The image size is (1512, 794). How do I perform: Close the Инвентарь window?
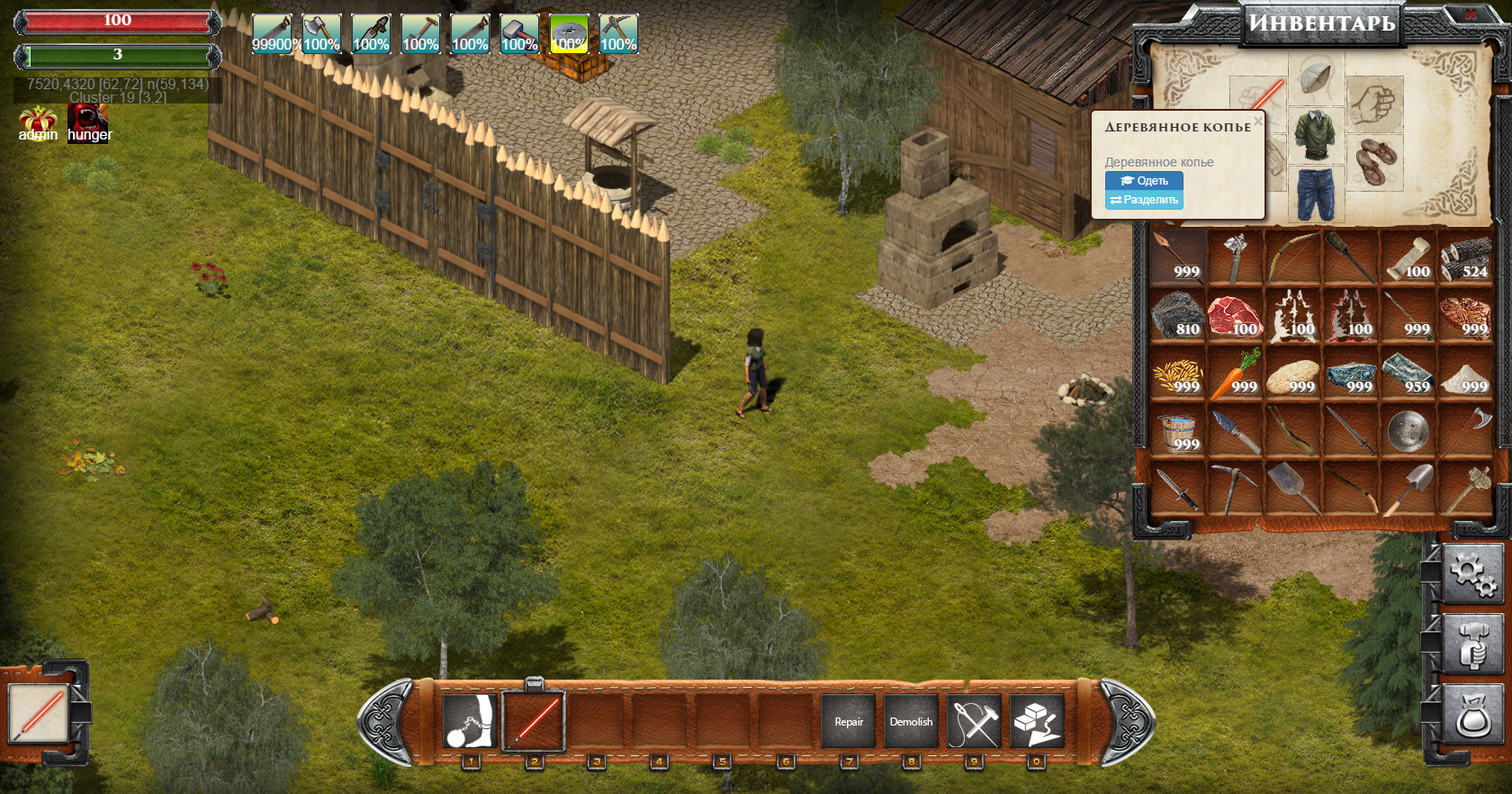click(1470, 14)
